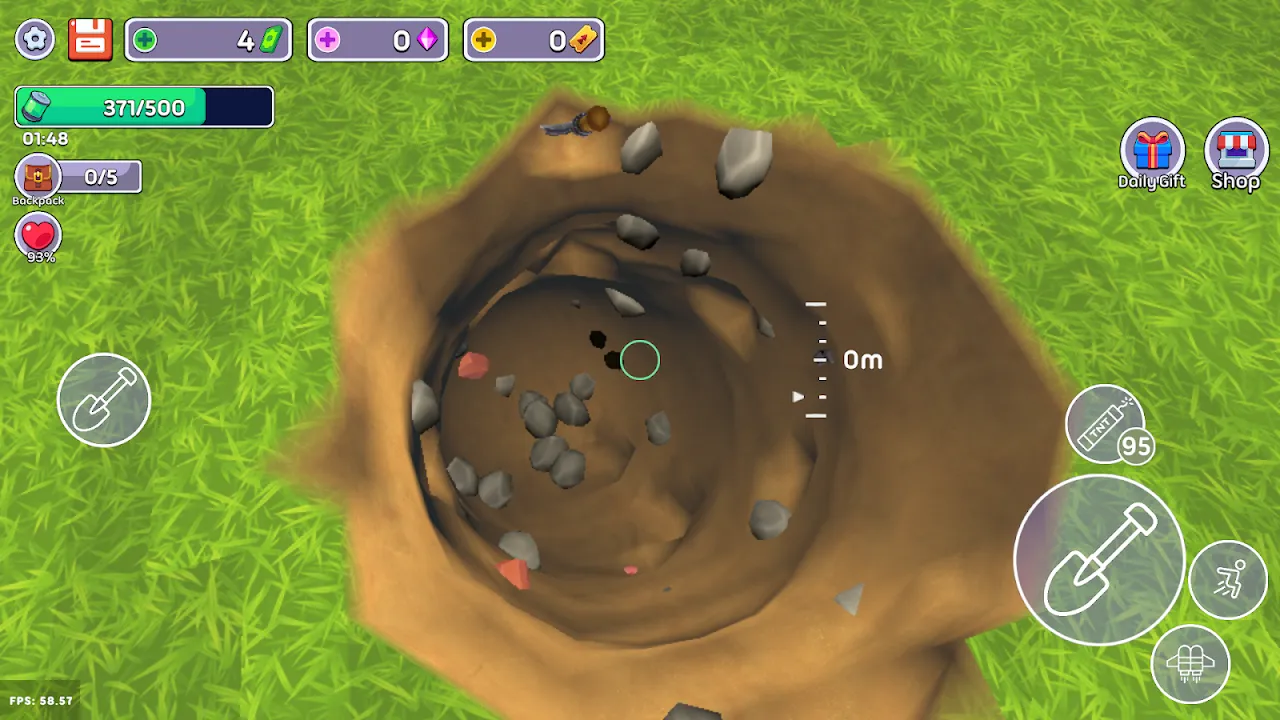Activate the jetpack button
The width and height of the screenshot is (1280, 720).
point(1190,664)
